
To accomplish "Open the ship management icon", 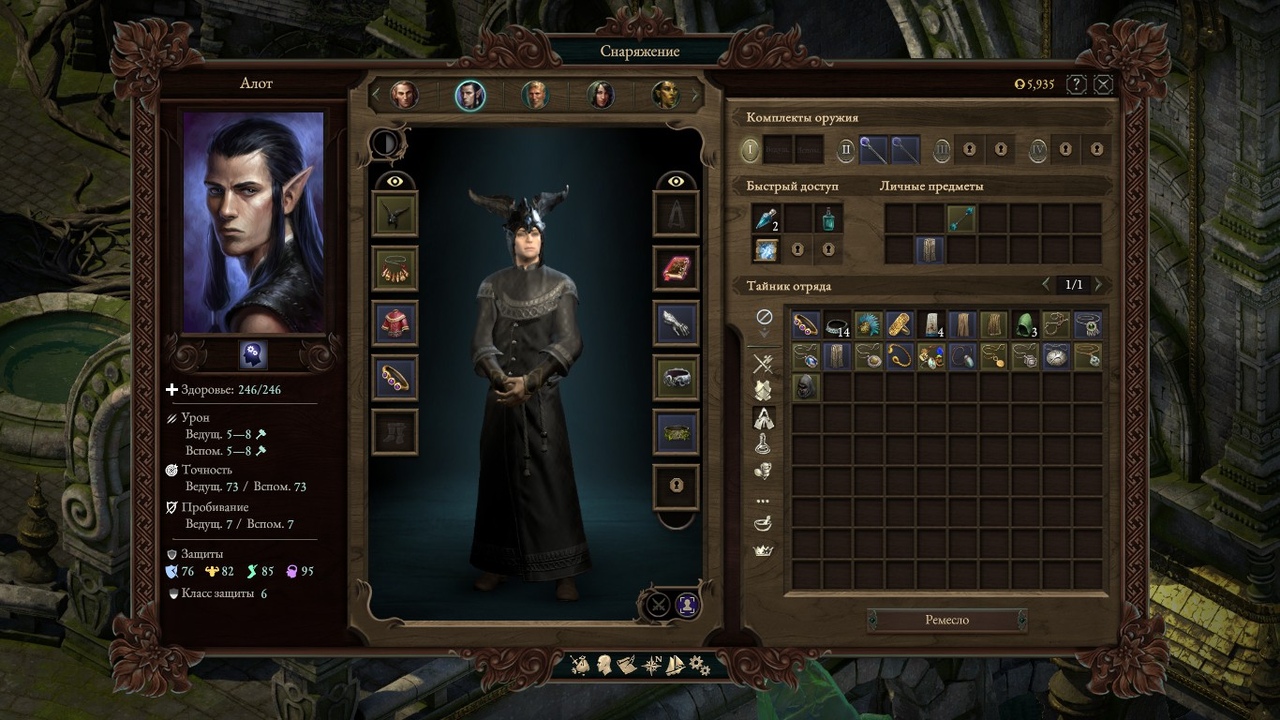I will 675,665.
